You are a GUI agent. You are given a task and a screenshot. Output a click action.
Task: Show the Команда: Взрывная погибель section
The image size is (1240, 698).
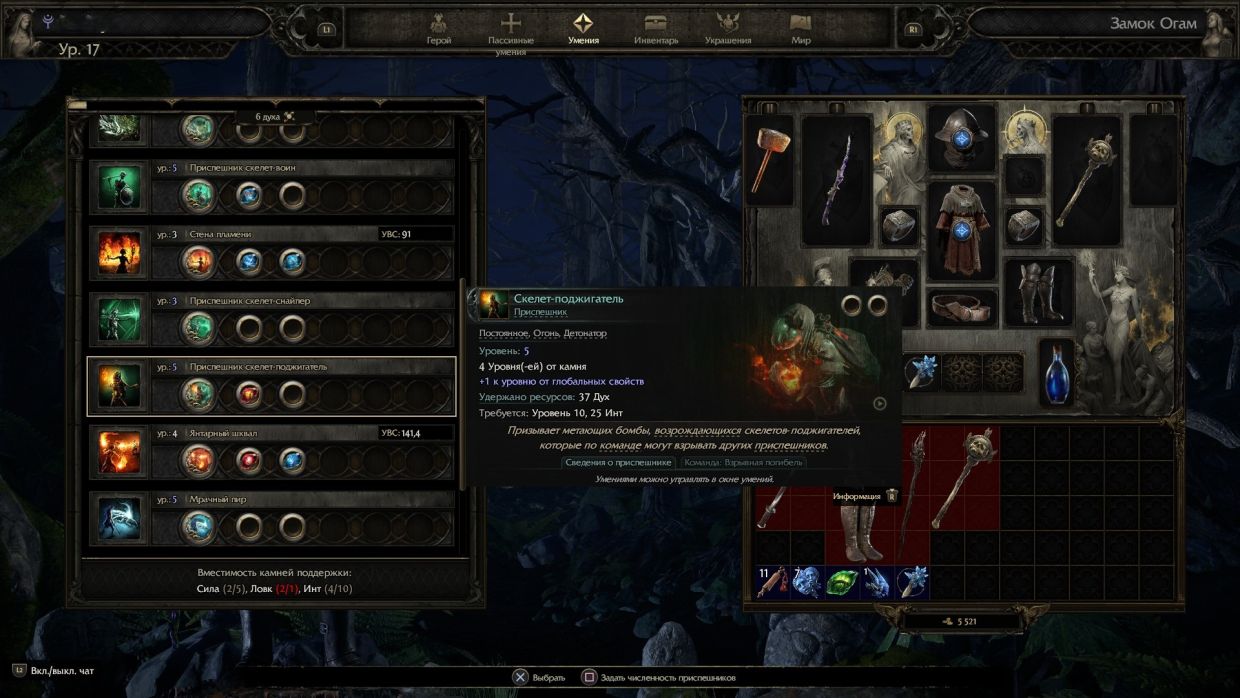click(x=743, y=462)
